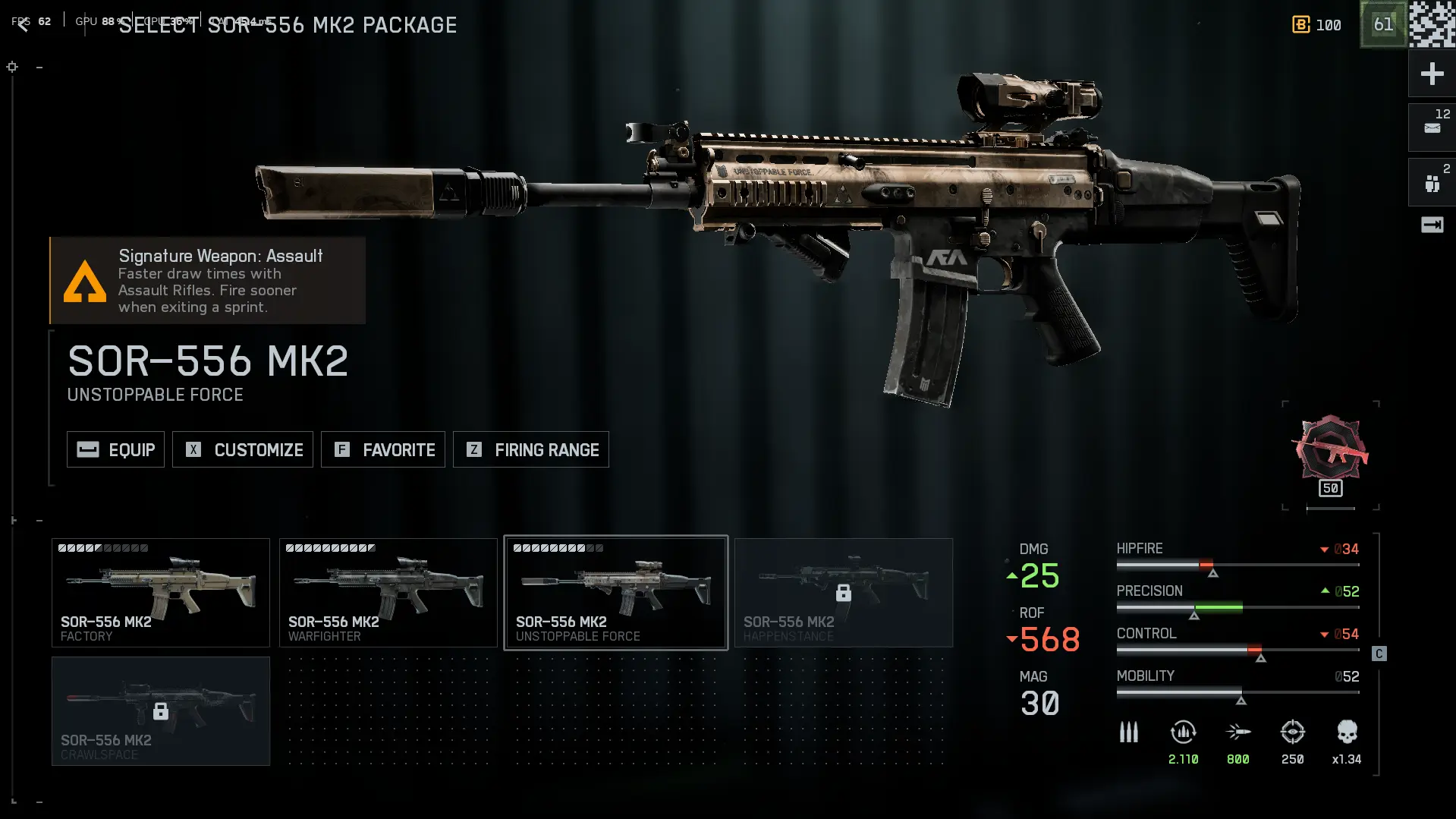Click the plus button in the sidebar

pos(1432,74)
